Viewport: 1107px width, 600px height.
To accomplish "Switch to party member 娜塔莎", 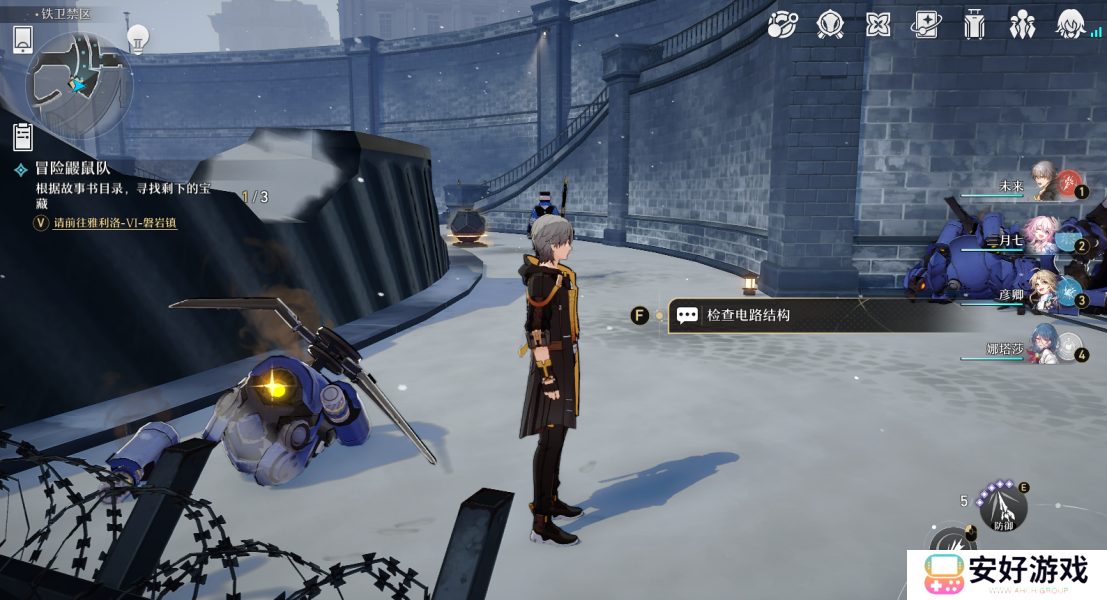I will click(x=1045, y=346).
